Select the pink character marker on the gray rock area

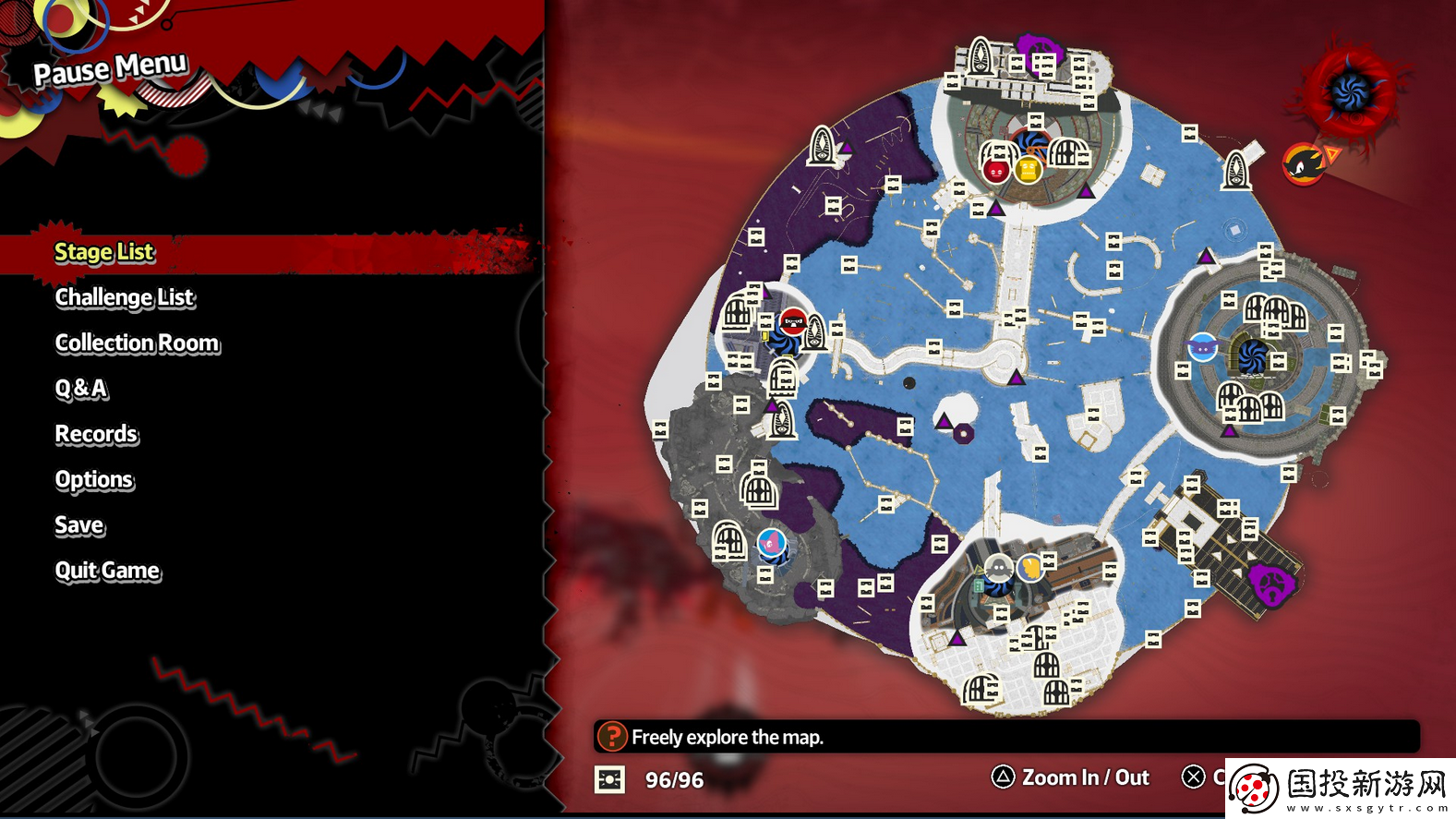pos(771,542)
